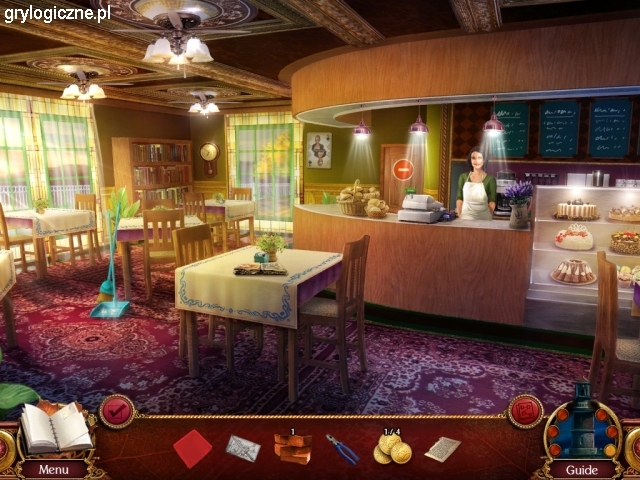The height and width of the screenshot is (480, 640).
Task: Open the Guide button
Action: coord(581,469)
